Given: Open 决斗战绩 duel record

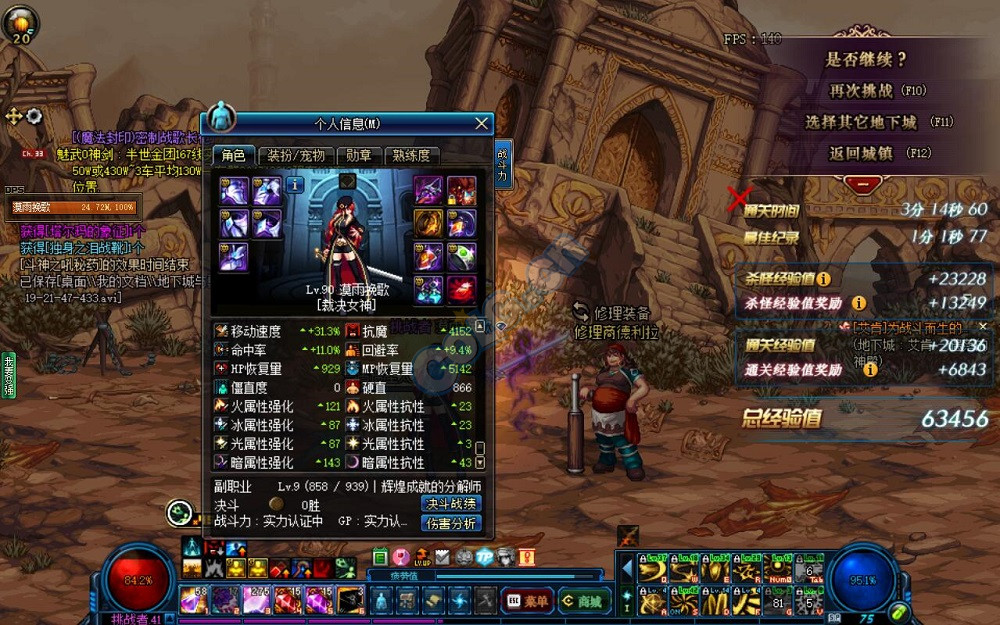Looking at the screenshot, I should (451, 504).
